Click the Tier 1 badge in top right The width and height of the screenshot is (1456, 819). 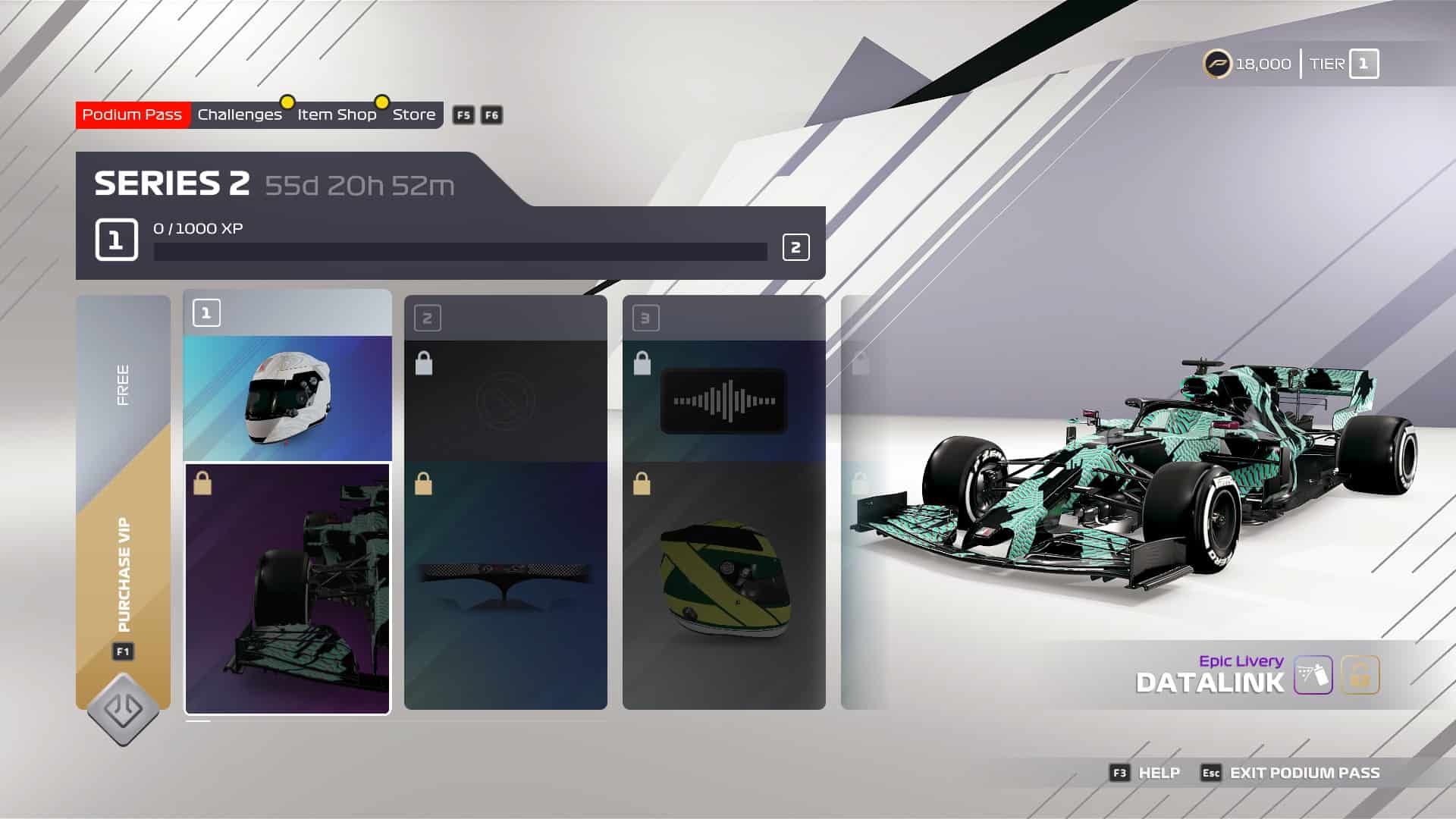tap(1364, 64)
